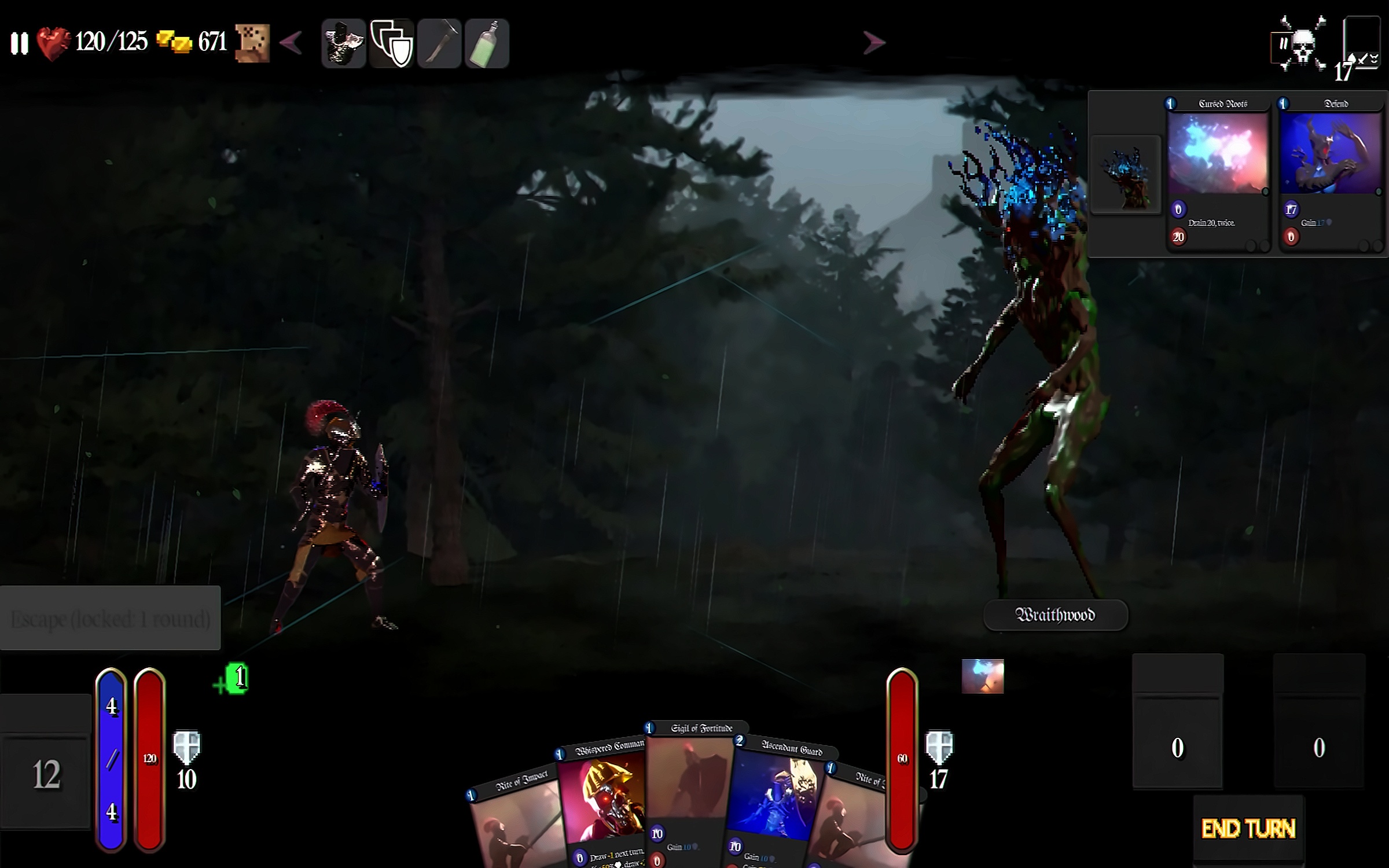Select the triple shields relic

click(392, 43)
